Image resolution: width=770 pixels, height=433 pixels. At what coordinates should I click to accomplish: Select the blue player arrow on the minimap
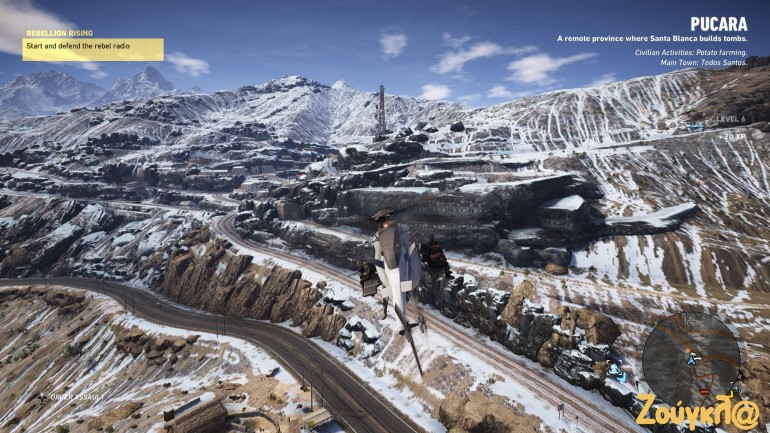[691, 361]
